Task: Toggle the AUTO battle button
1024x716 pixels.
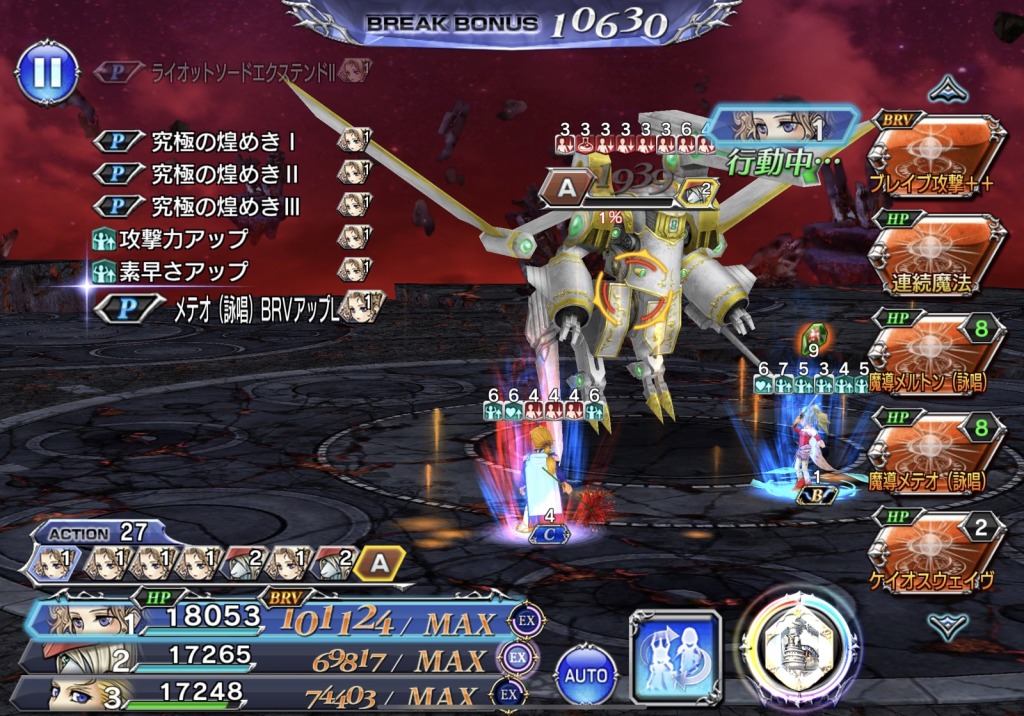Action: [586, 675]
